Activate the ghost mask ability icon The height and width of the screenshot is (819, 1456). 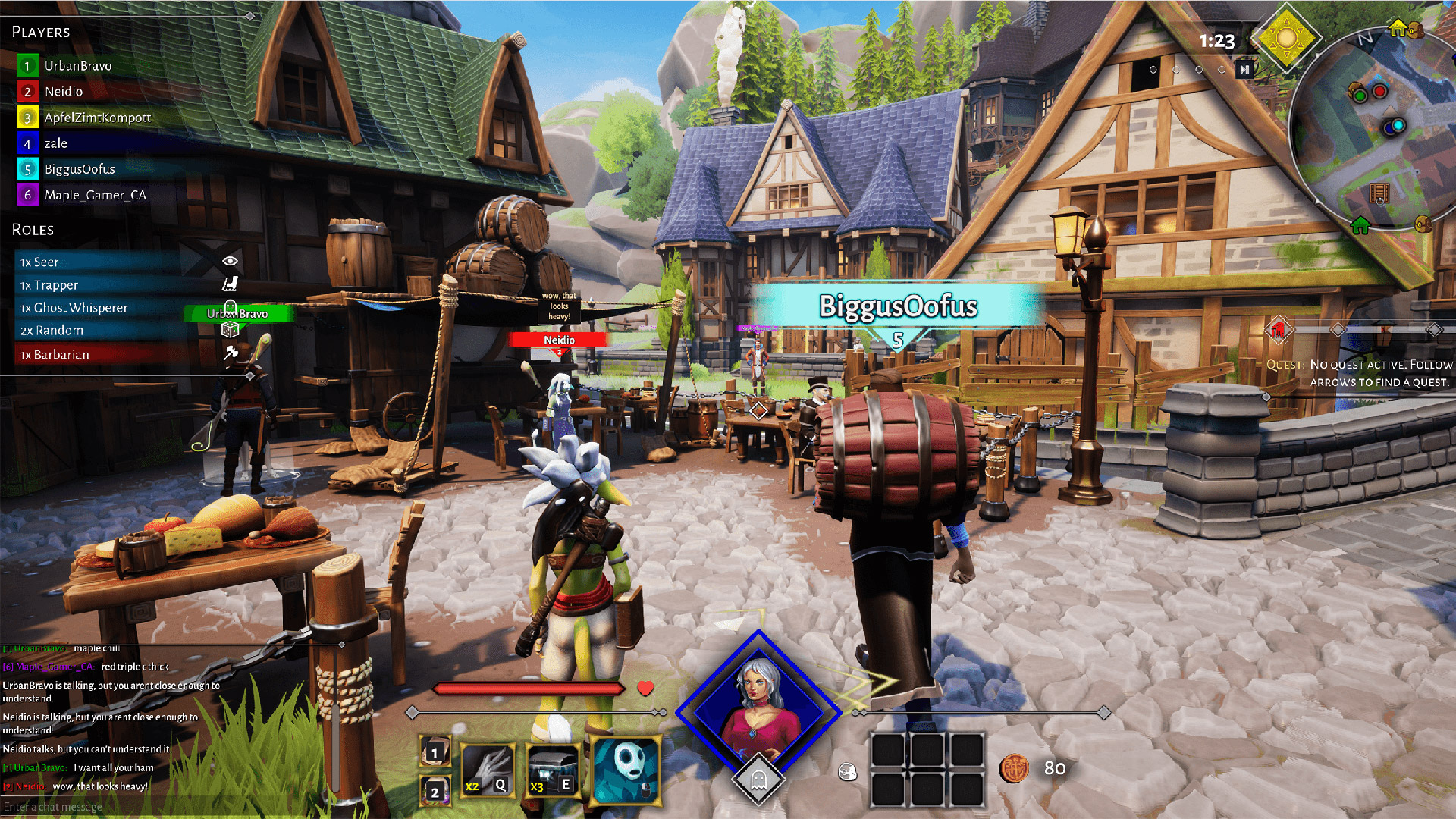point(626,770)
